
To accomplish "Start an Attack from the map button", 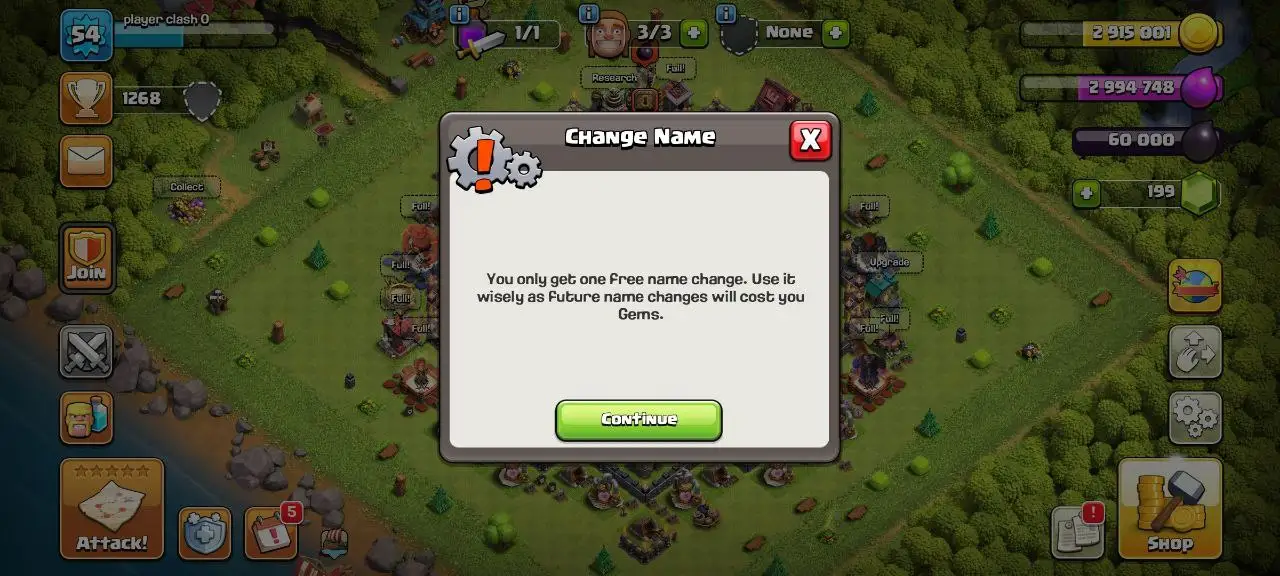I will tap(112, 508).
